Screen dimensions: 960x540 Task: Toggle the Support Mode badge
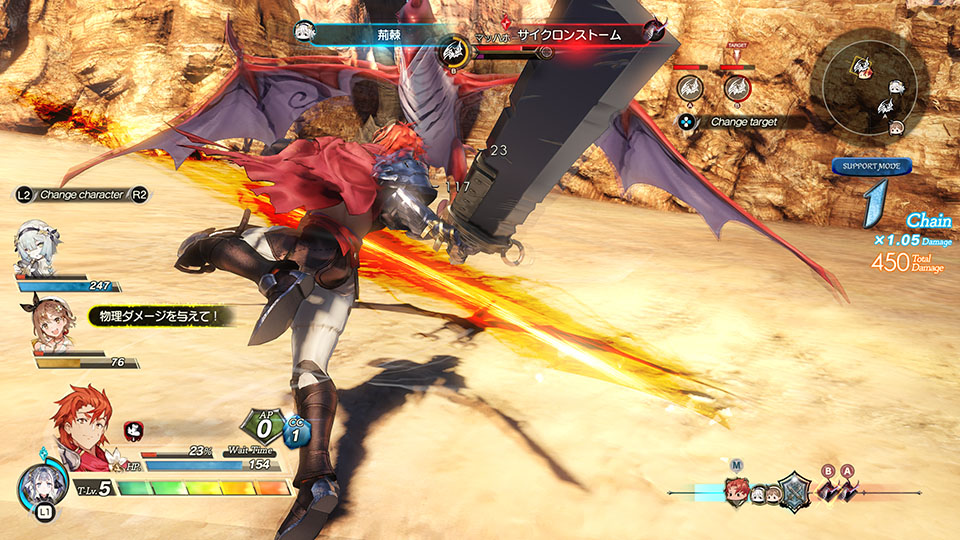869,167
